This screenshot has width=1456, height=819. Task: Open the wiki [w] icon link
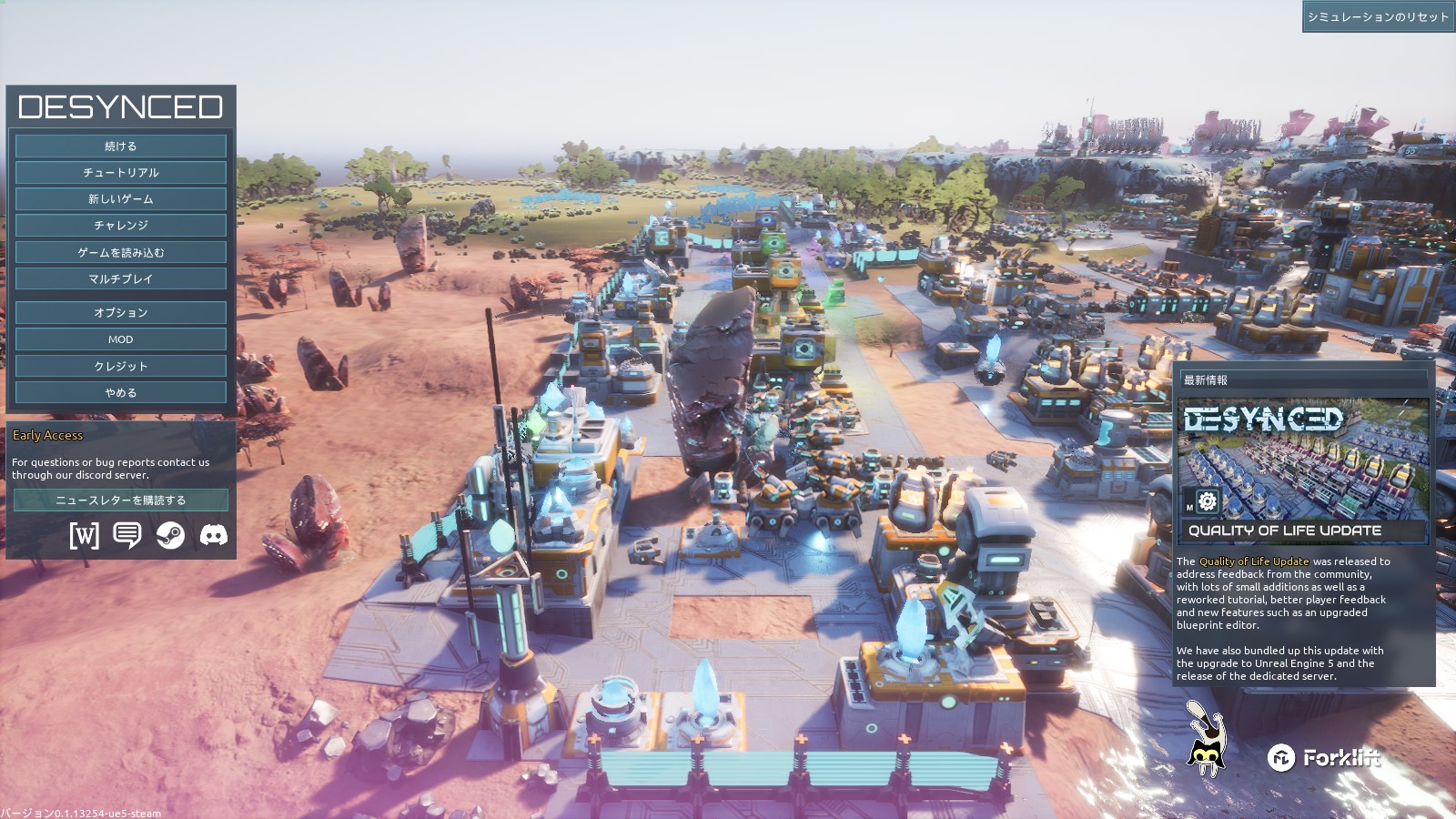(84, 535)
